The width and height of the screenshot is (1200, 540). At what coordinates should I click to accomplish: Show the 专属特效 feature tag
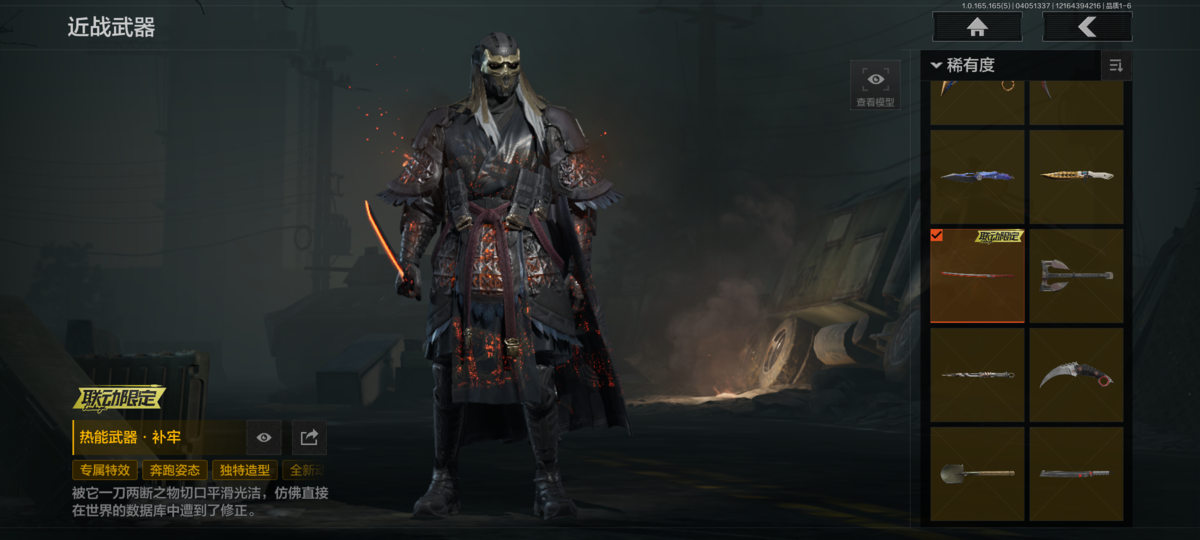pos(104,470)
